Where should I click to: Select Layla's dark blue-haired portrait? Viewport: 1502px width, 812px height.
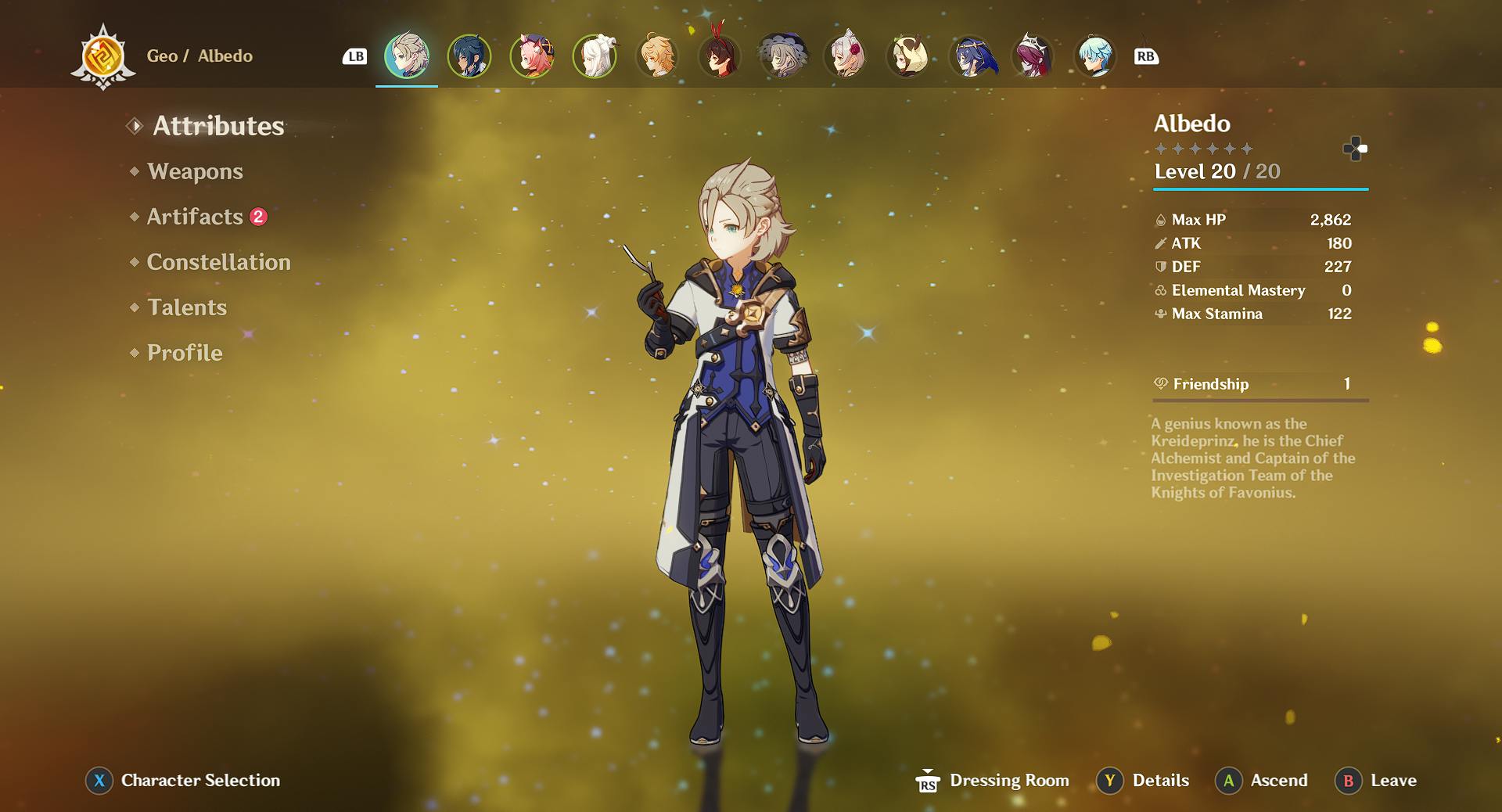[x=970, y=56]
